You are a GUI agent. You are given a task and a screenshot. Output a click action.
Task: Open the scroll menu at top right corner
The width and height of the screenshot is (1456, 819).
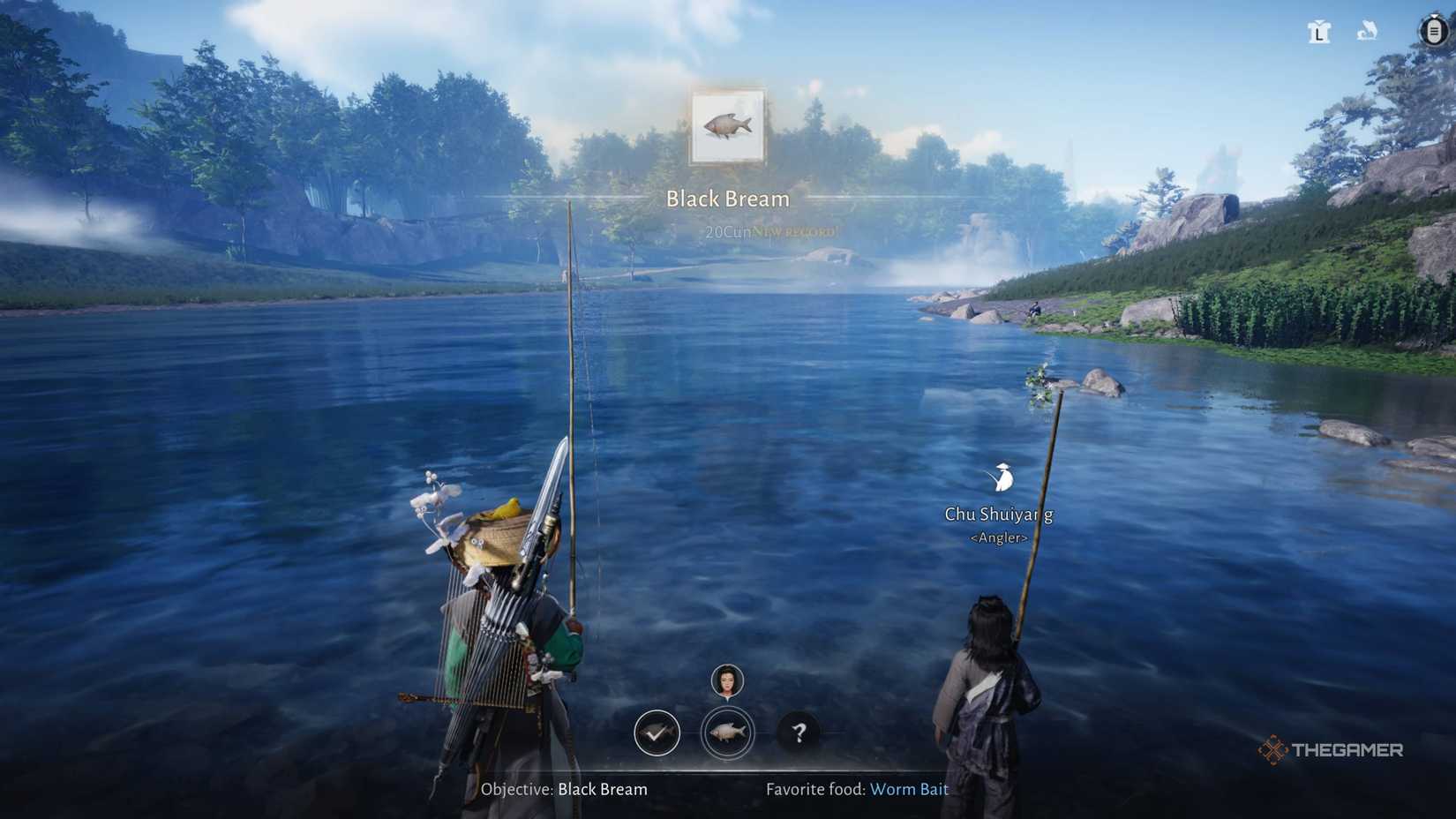pos(1433,33)
